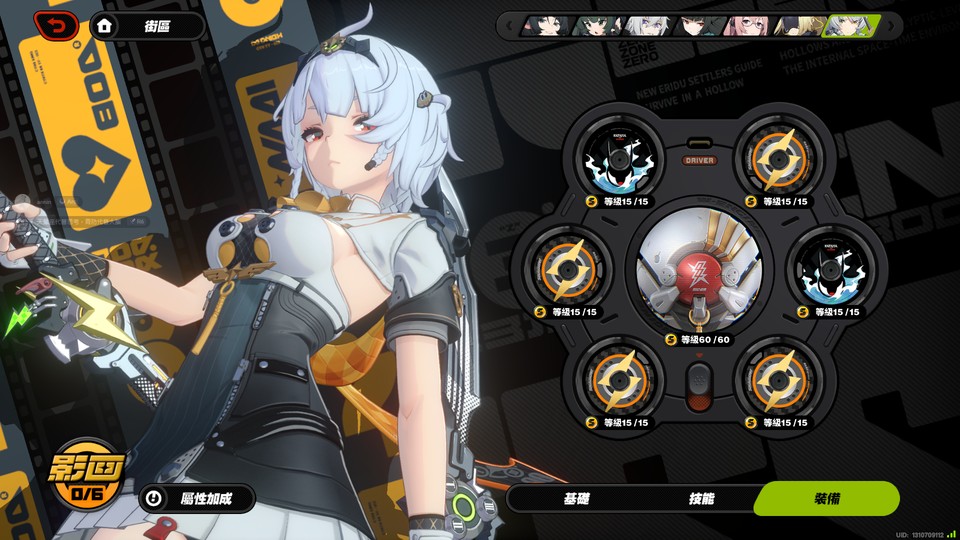Open the 技能 skills tab
Viewport: 960px width, 540px height.
701,498
